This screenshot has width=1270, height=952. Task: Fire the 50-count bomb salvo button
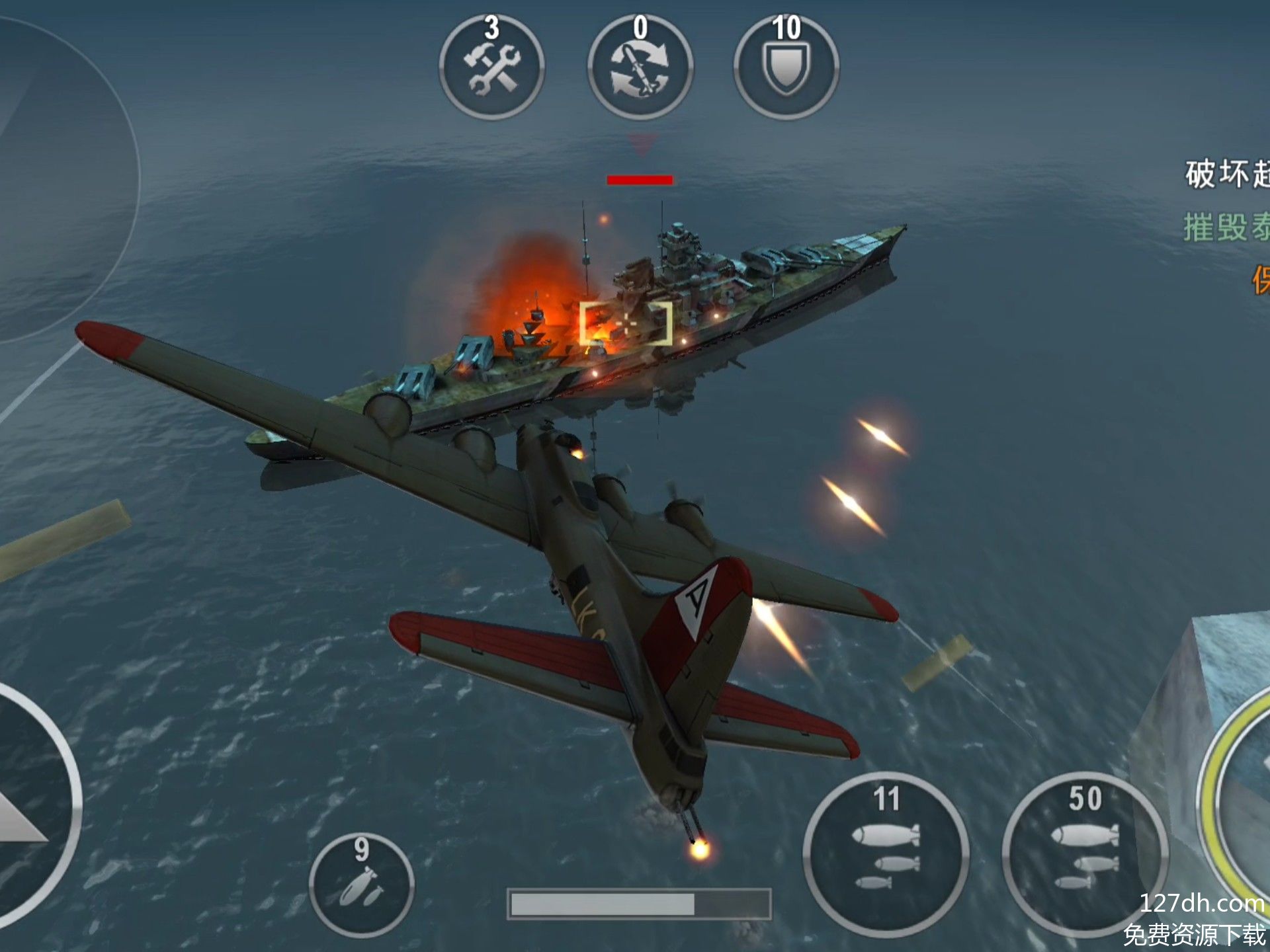[x=1085, y=854]
